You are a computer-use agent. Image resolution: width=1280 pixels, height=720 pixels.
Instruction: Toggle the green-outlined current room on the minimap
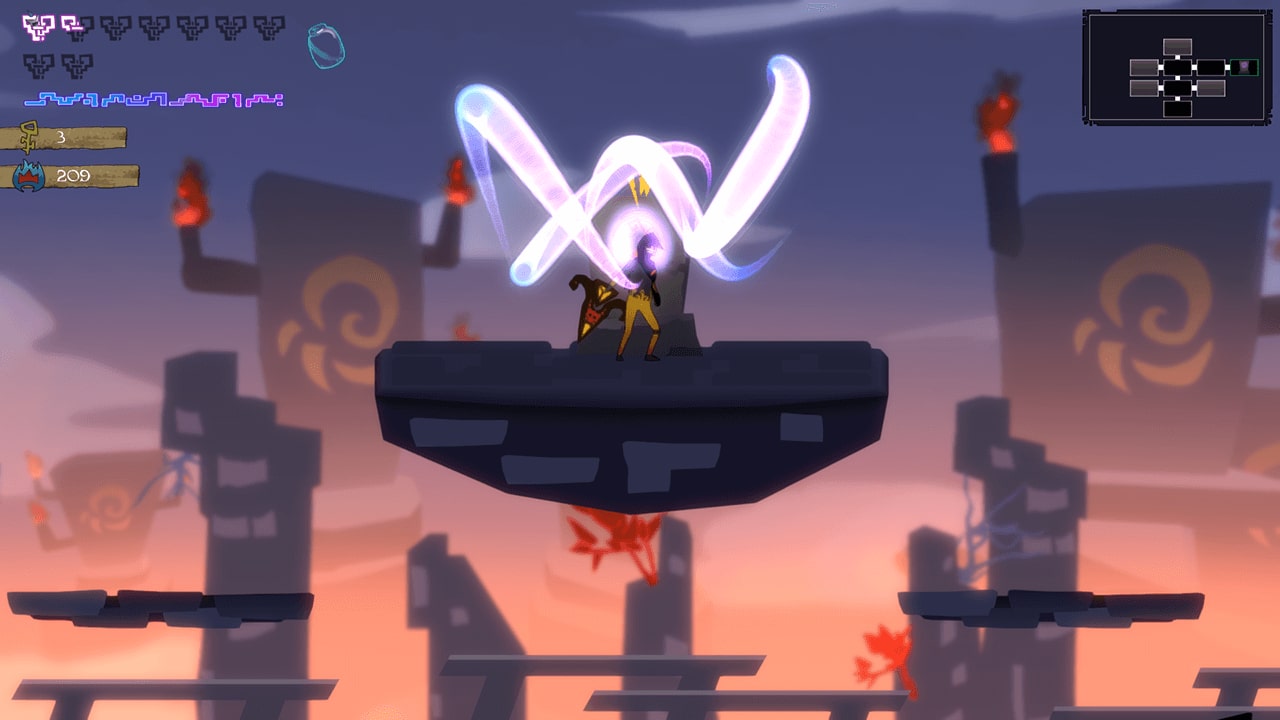coord(1245,68)
